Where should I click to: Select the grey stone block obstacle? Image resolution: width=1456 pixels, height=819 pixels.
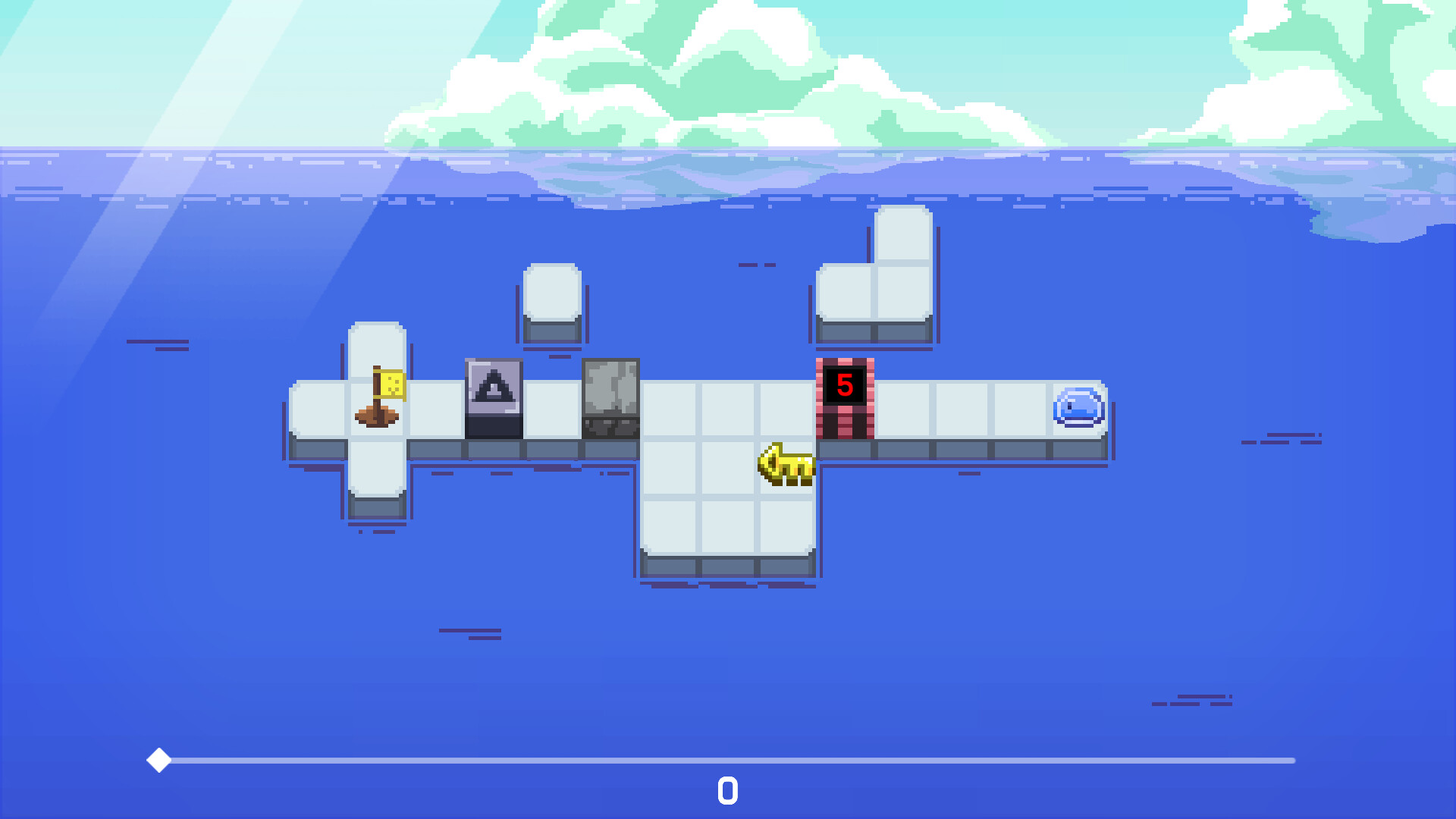tap(610, 398)
